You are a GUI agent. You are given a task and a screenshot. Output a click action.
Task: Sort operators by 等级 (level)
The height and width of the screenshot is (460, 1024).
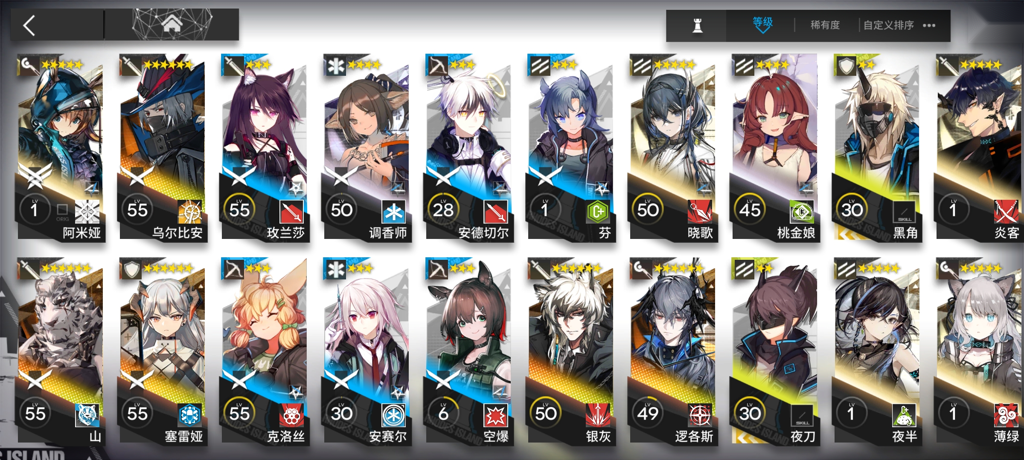pos(763,25)
